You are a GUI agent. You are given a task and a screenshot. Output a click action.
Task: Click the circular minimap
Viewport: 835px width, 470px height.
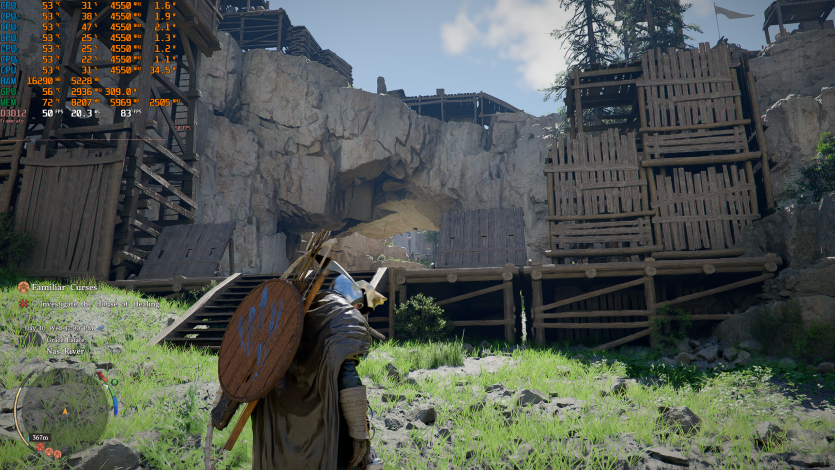point(64,410)
